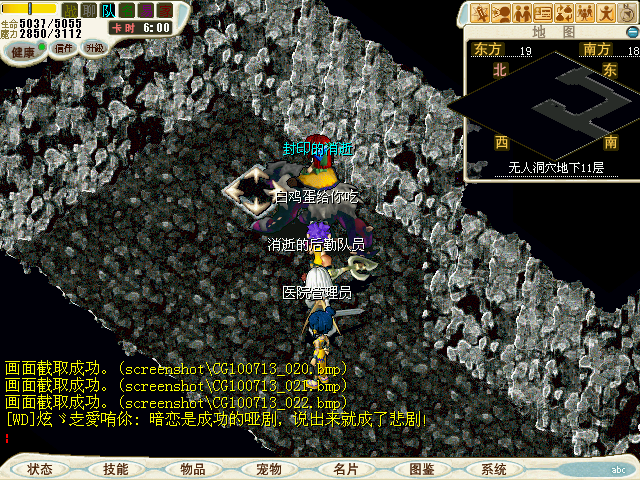Viewport: 640px width, 480px height.
Task: Toggle the 队 team mode switch
Action: (108, 10)
